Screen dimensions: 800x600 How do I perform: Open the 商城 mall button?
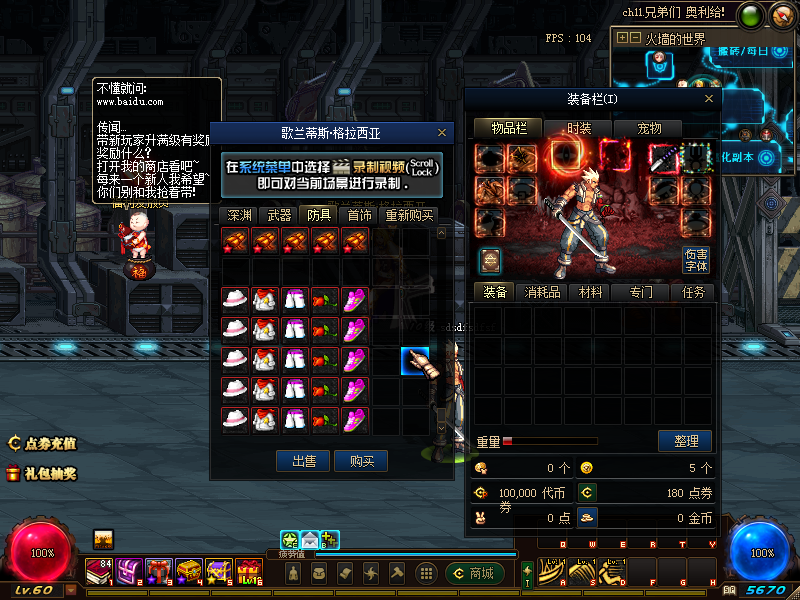pyautogui.click(x=474, y=573)
